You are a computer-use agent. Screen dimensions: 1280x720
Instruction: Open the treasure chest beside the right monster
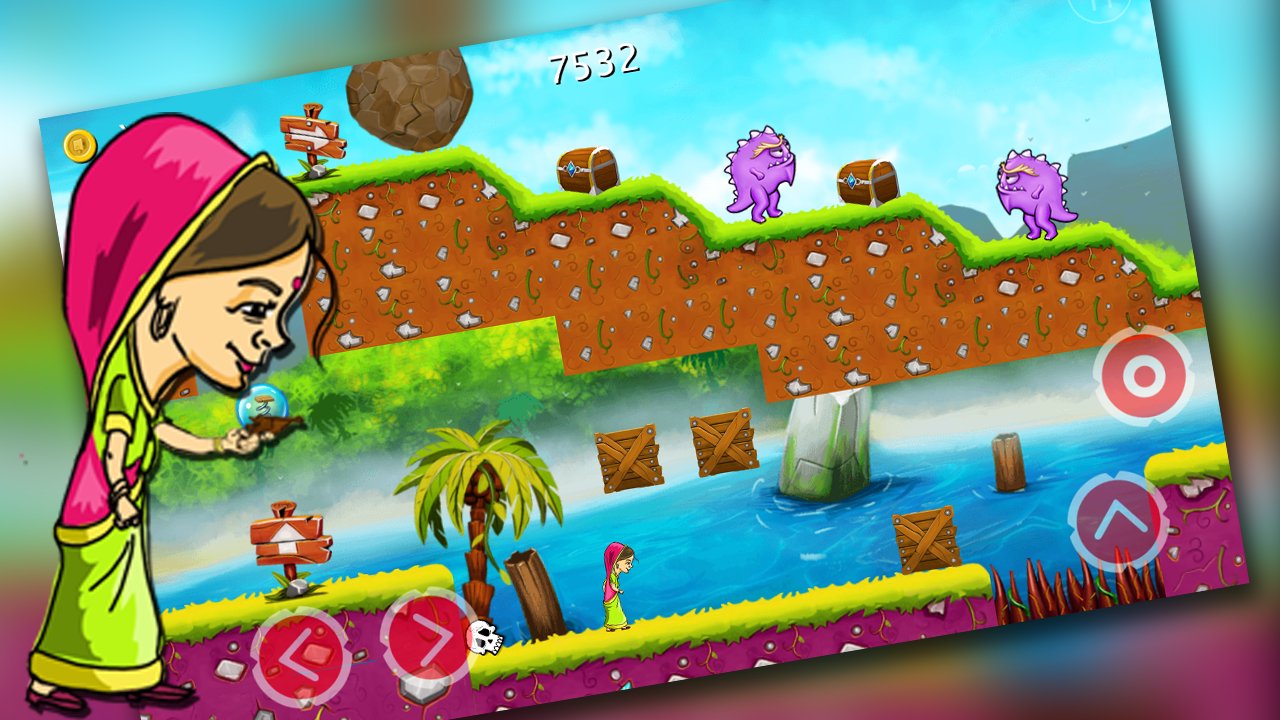tap(866, 182)
